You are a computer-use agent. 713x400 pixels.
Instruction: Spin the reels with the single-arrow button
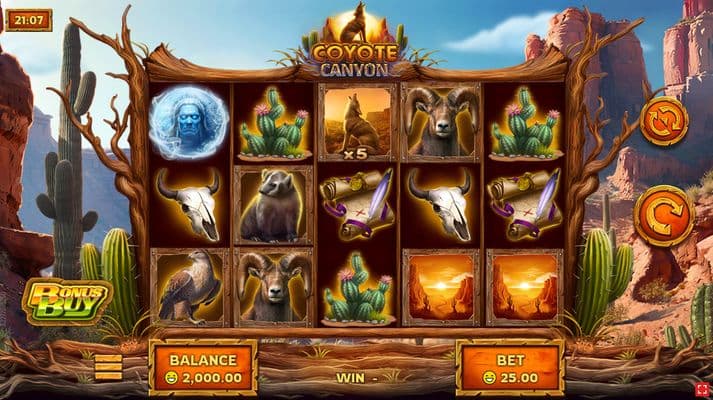pyautogui.click(x=663, y=215)
